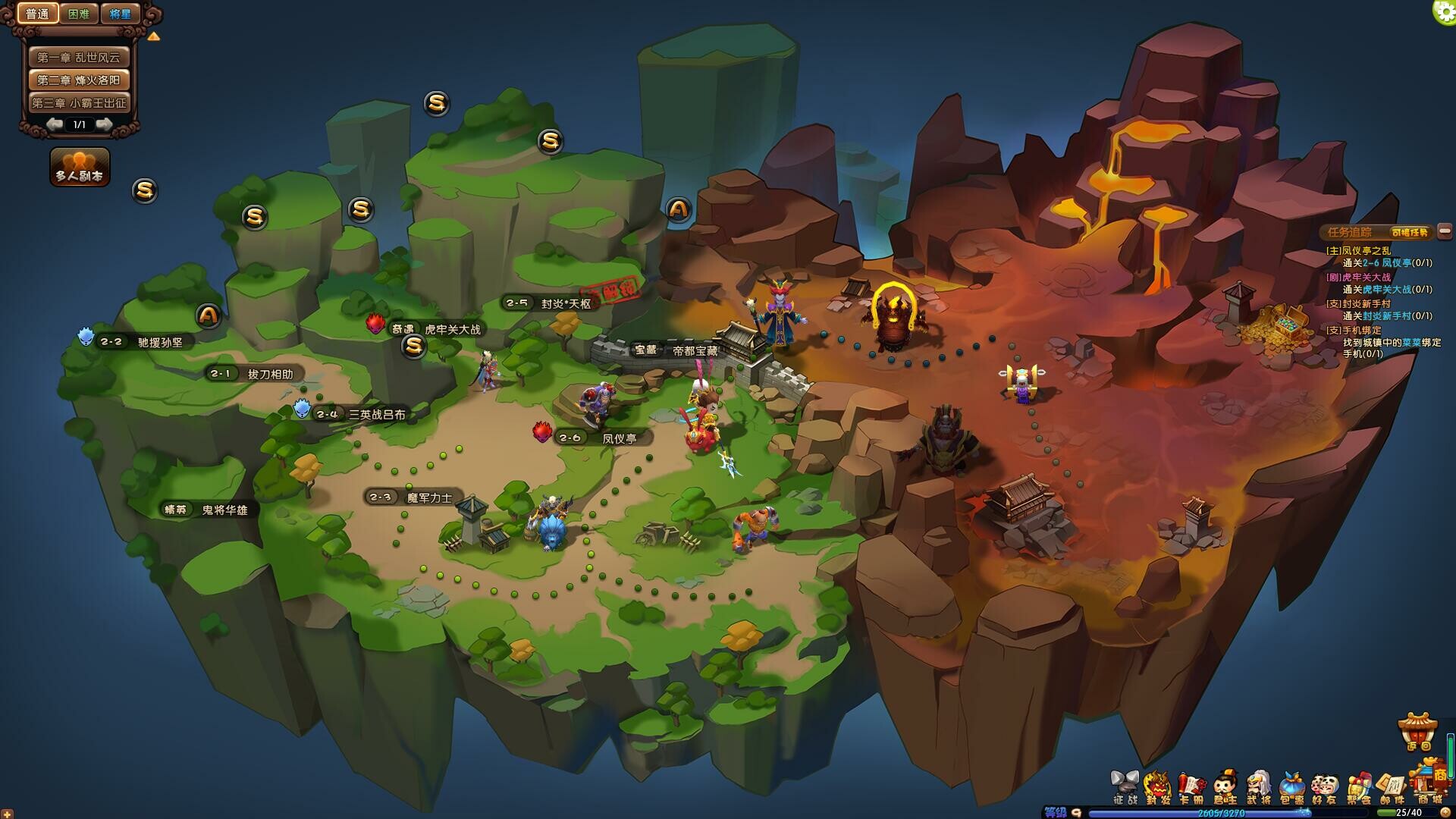Image resolution: width=1456 pixels, height=819 pixels.
Task: Open the 多人副本 multiplayer dungeon icon
Action: pyautogui.click(x=79, y=165)
